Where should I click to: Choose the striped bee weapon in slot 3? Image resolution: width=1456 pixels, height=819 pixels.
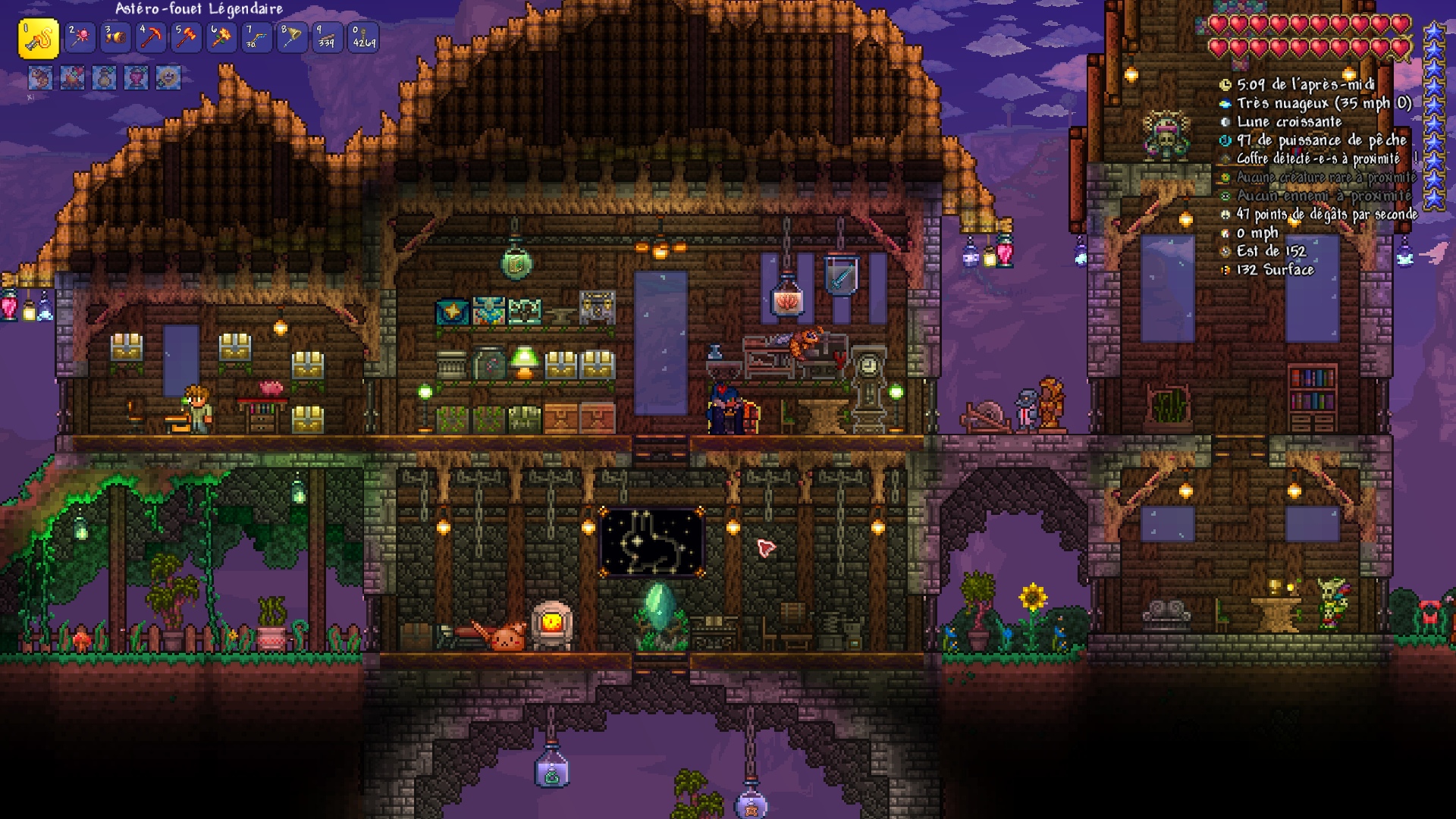[115, 38]
